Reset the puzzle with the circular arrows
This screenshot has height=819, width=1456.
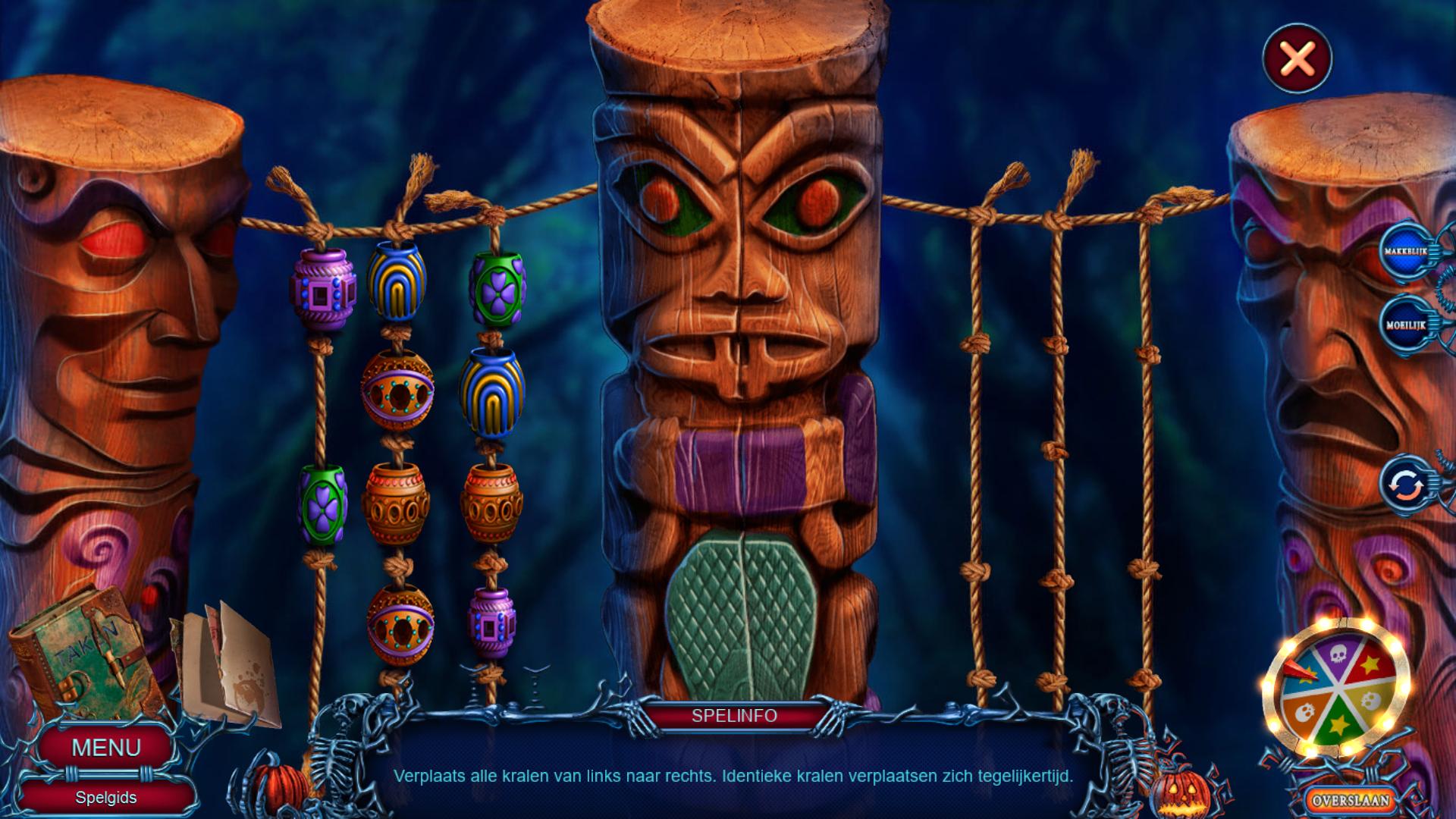click(x=1405, y=485)
